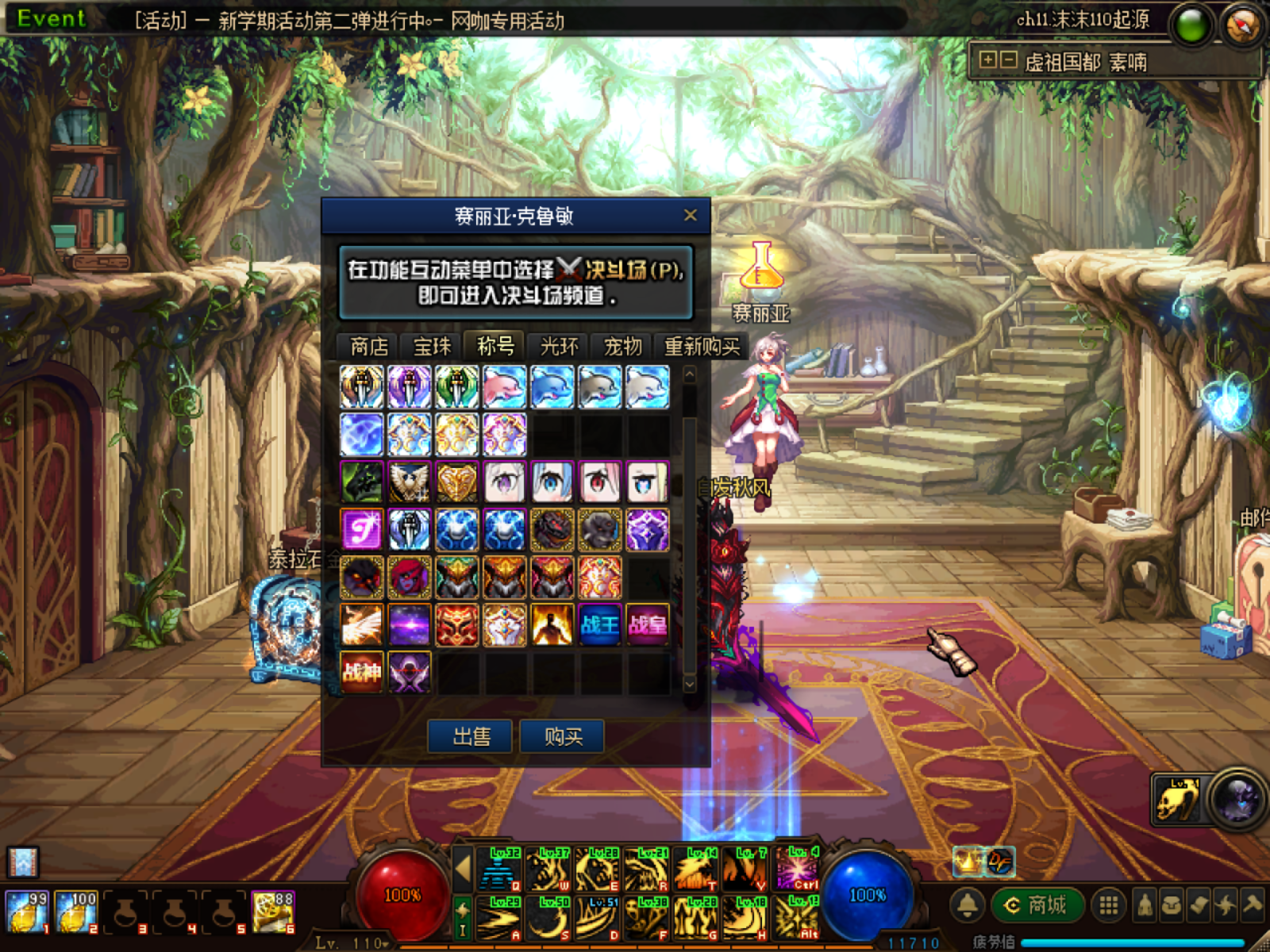Click the 购买 button
Screen dimensions: 1270x952
[563, 736]
